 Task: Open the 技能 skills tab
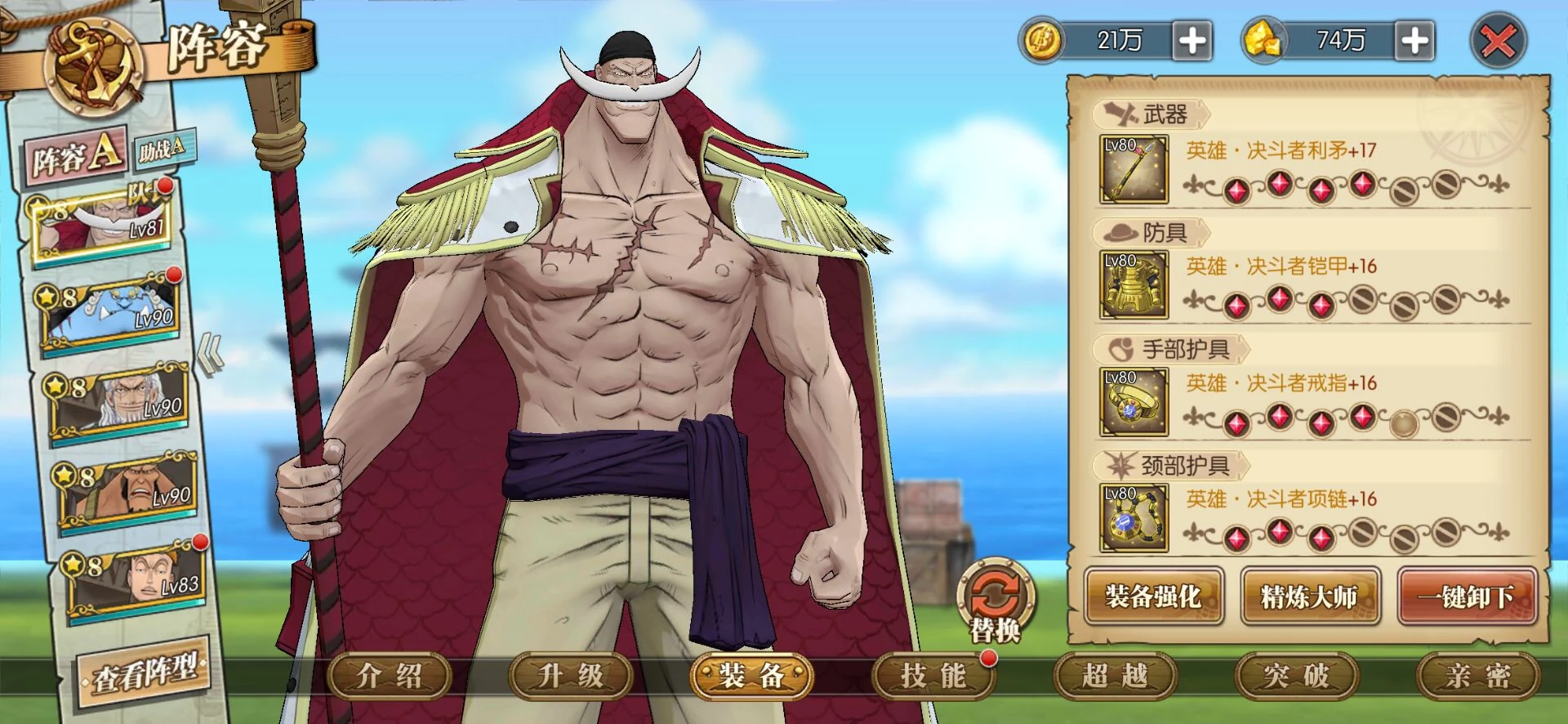[x=933, y=677]
